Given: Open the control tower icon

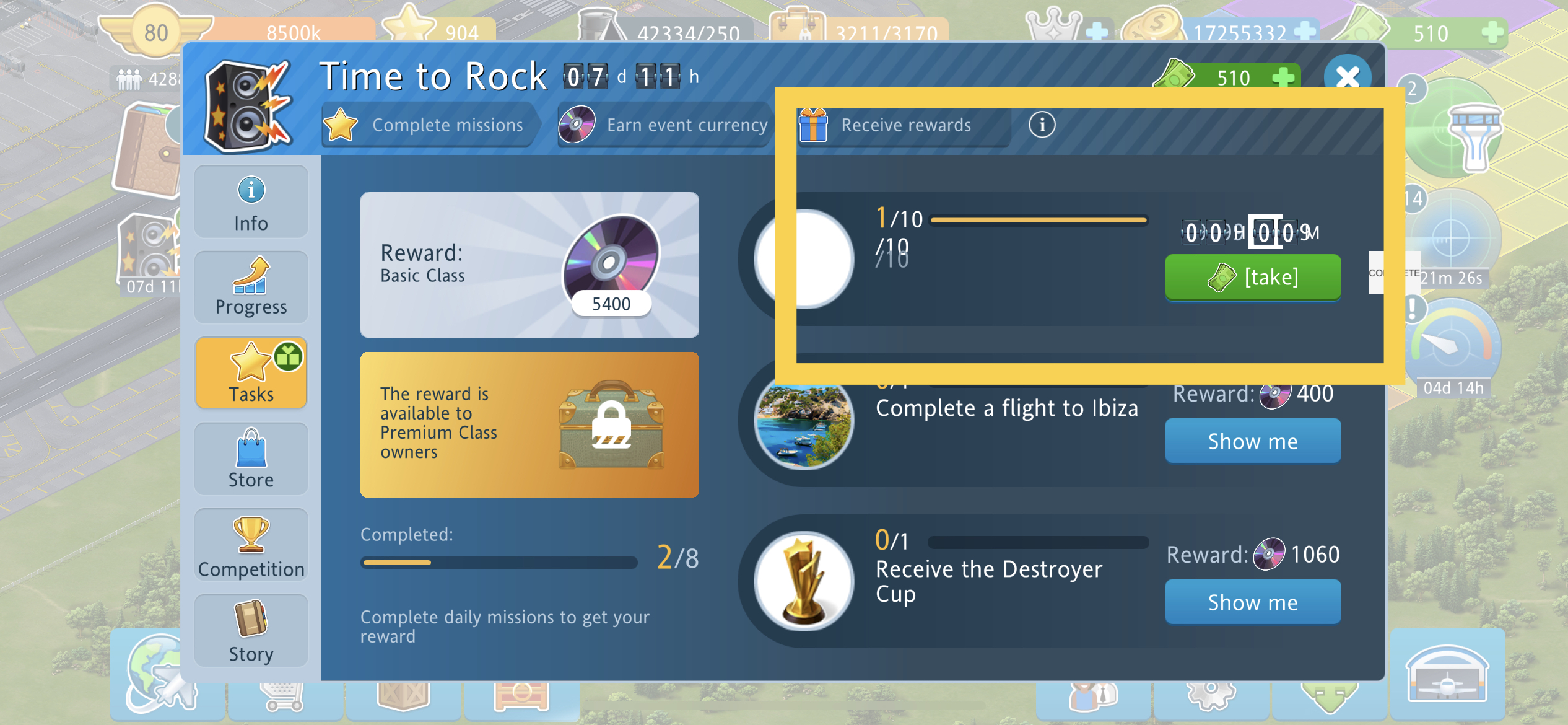Looking at the screenshot, I should coord(1475,138).
